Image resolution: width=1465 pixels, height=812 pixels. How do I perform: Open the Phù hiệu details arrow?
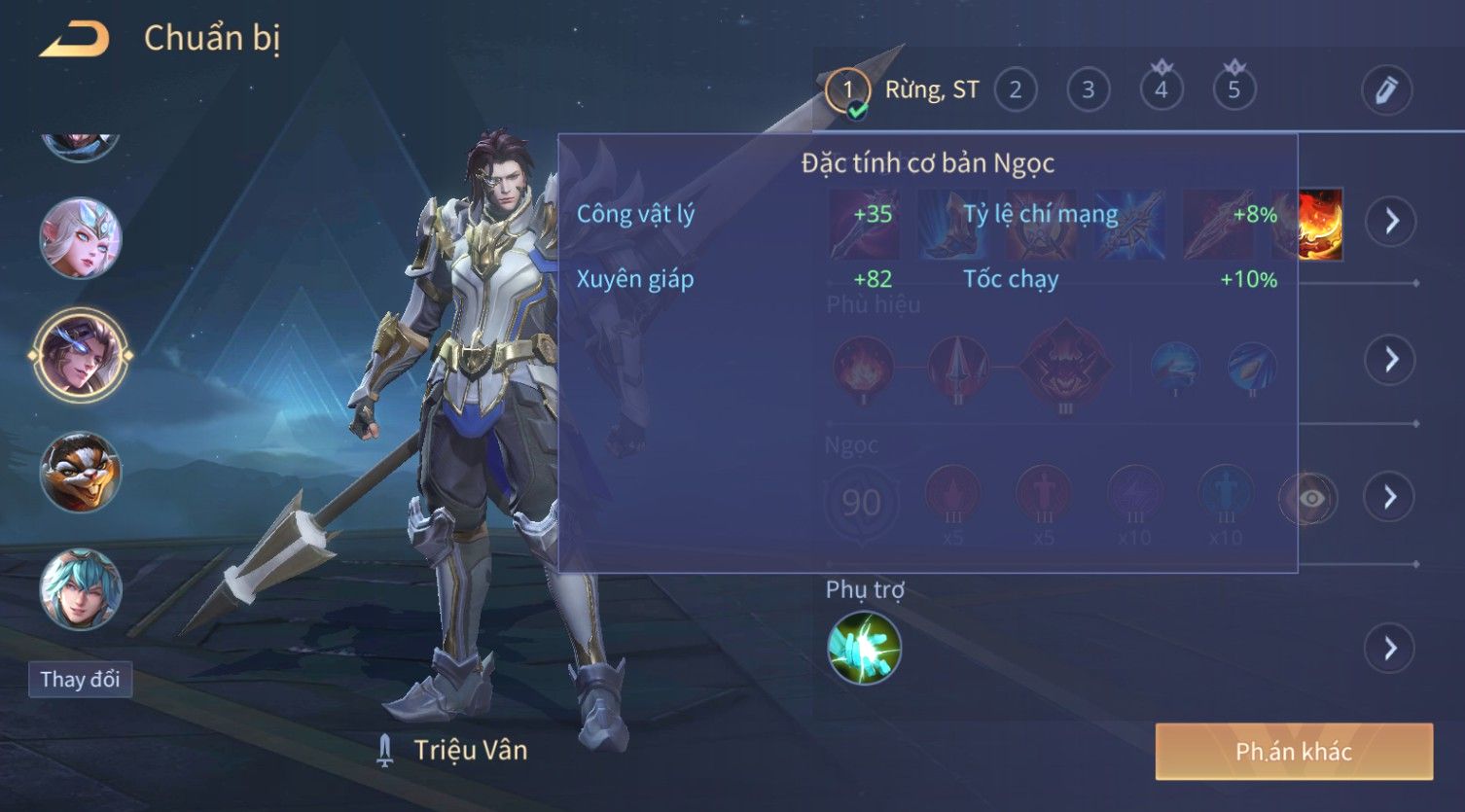tap(1391, 360)
